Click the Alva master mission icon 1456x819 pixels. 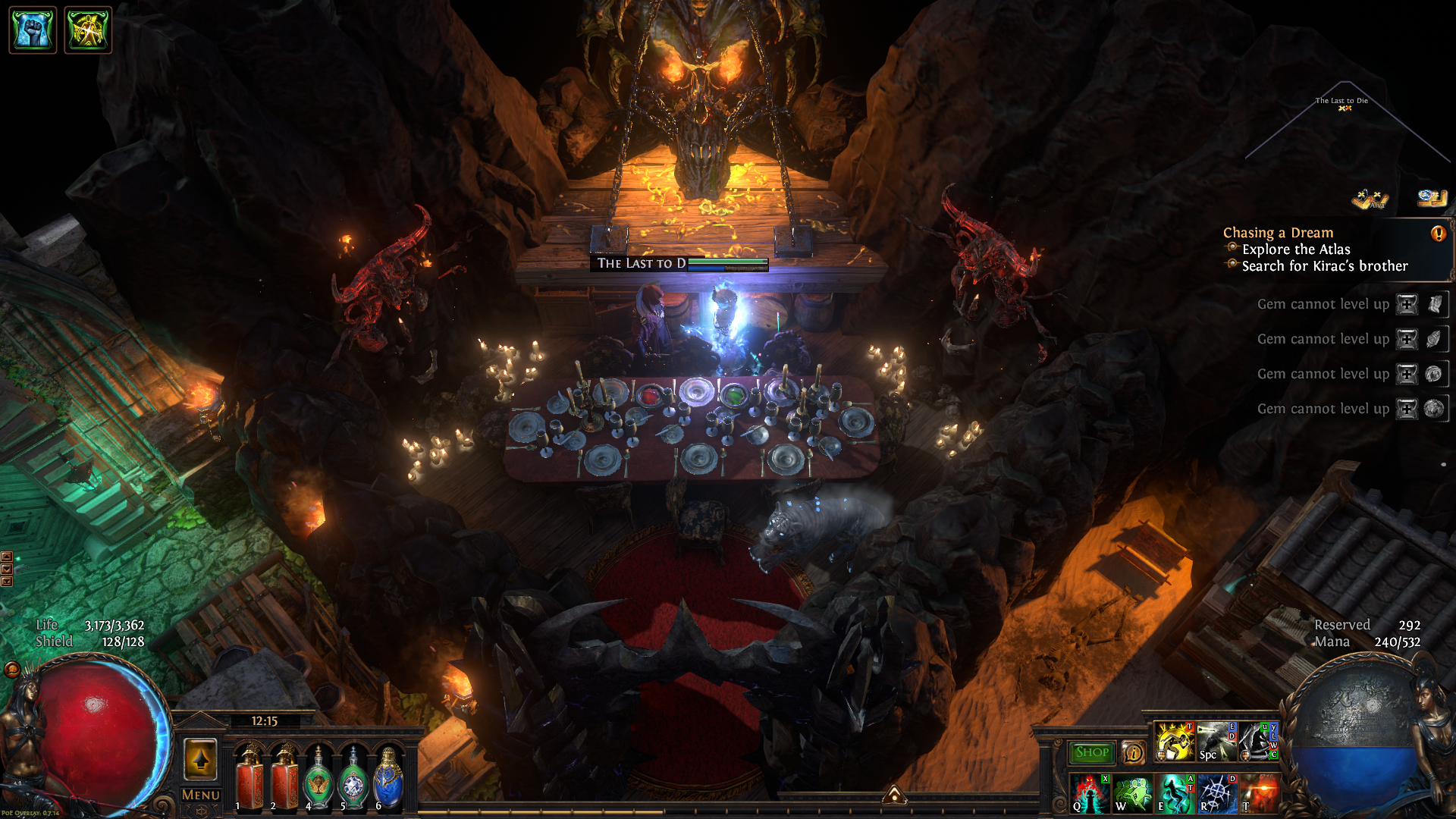coord(1369,199)
